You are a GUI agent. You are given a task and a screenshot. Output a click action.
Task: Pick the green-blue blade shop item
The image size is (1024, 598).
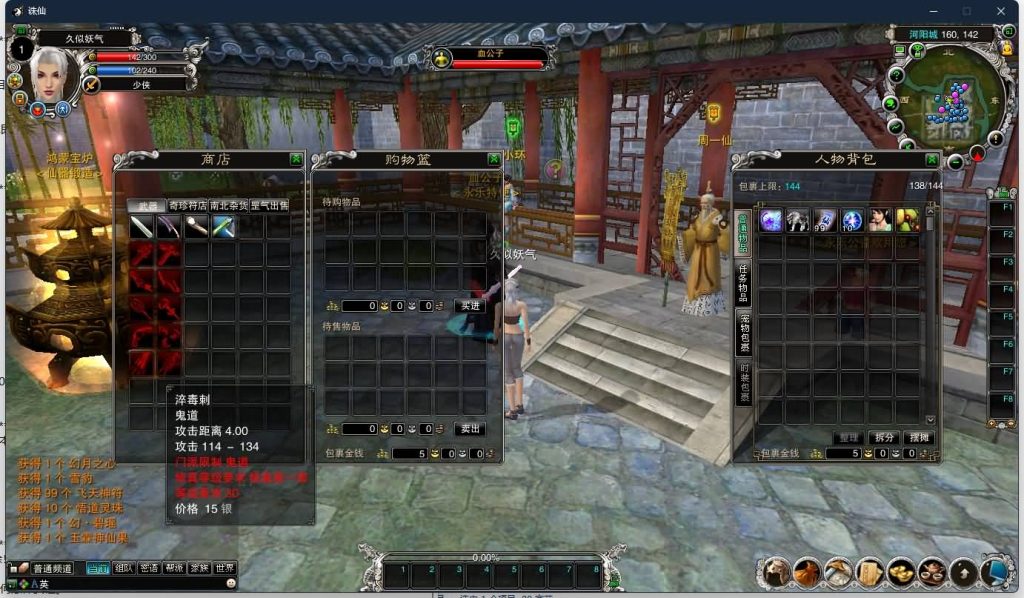tap(223, 226)
